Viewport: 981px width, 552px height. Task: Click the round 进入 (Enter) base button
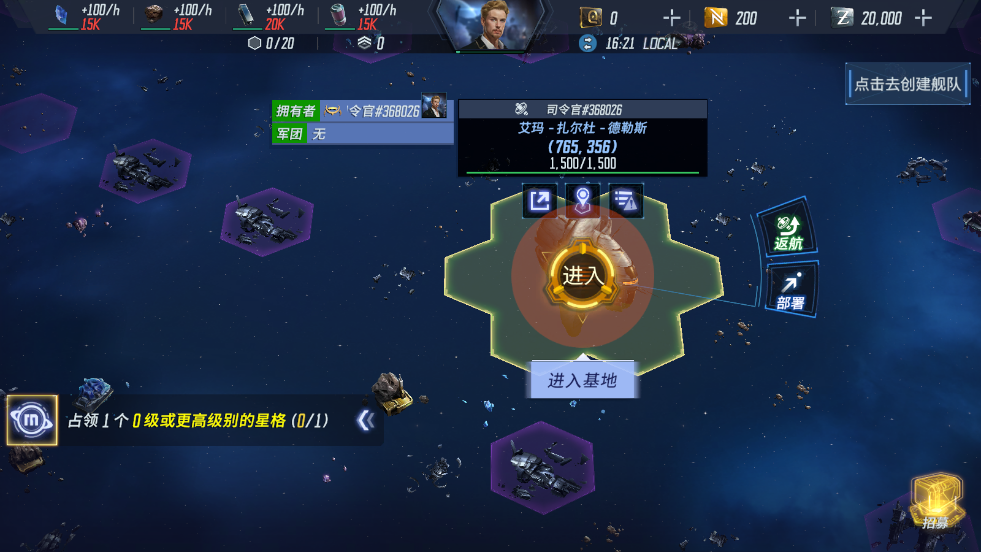point(580,276)
